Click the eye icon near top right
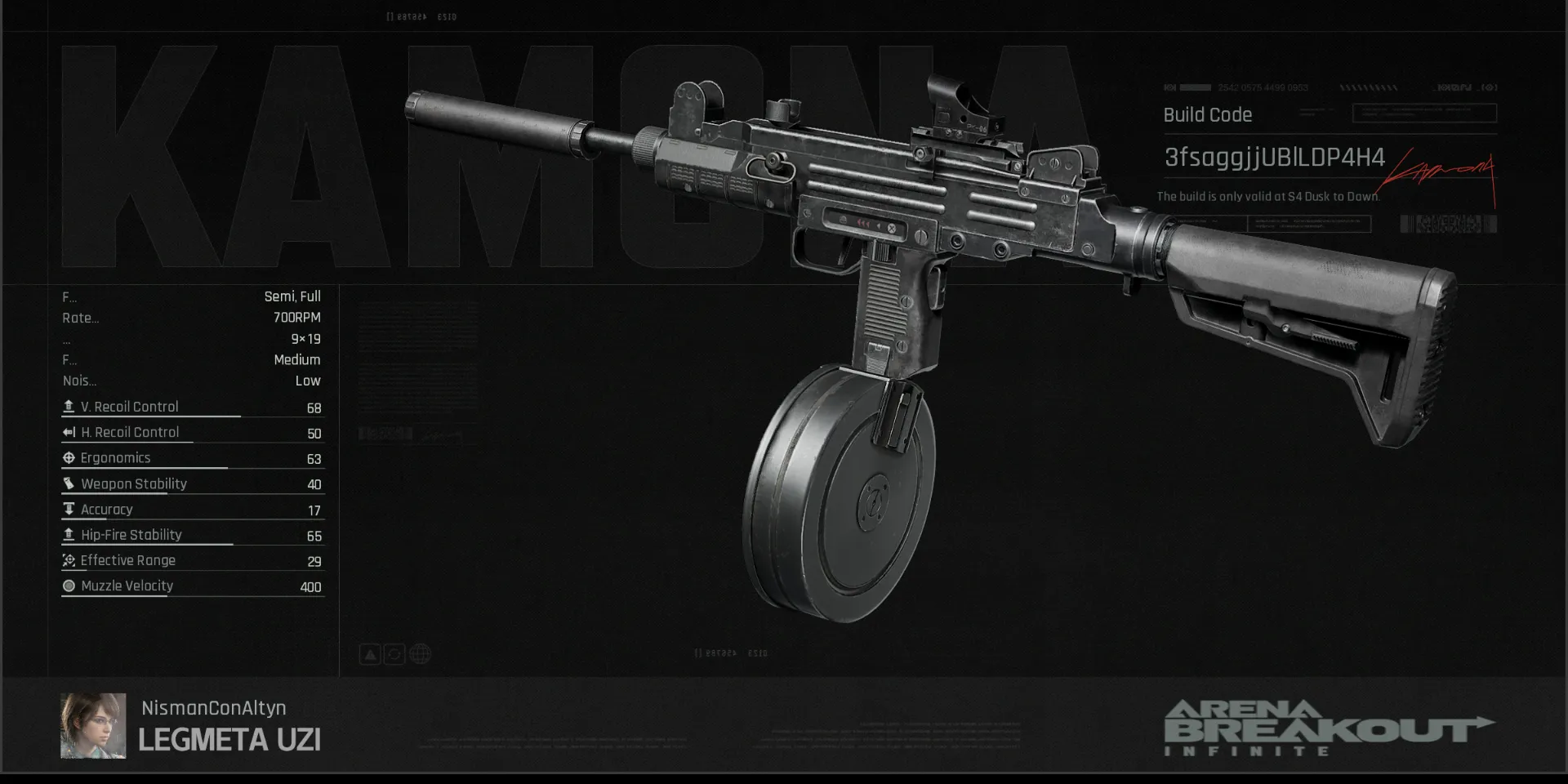The width and height of the screenshot is (1568, 784). (x=1488, y=87)
